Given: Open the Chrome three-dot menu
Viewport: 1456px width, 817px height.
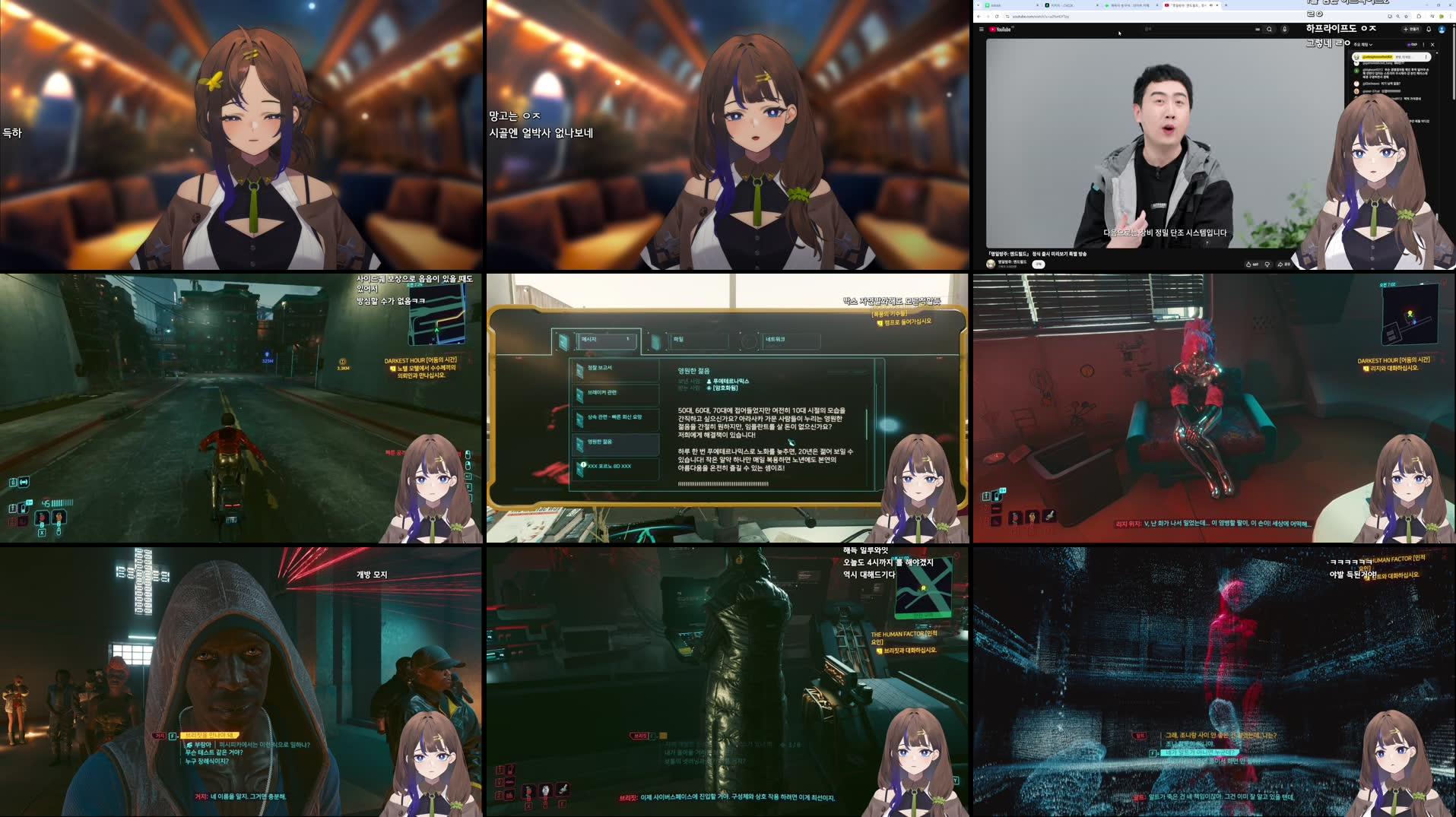Looking at the screenshot, I should 1451,16.
